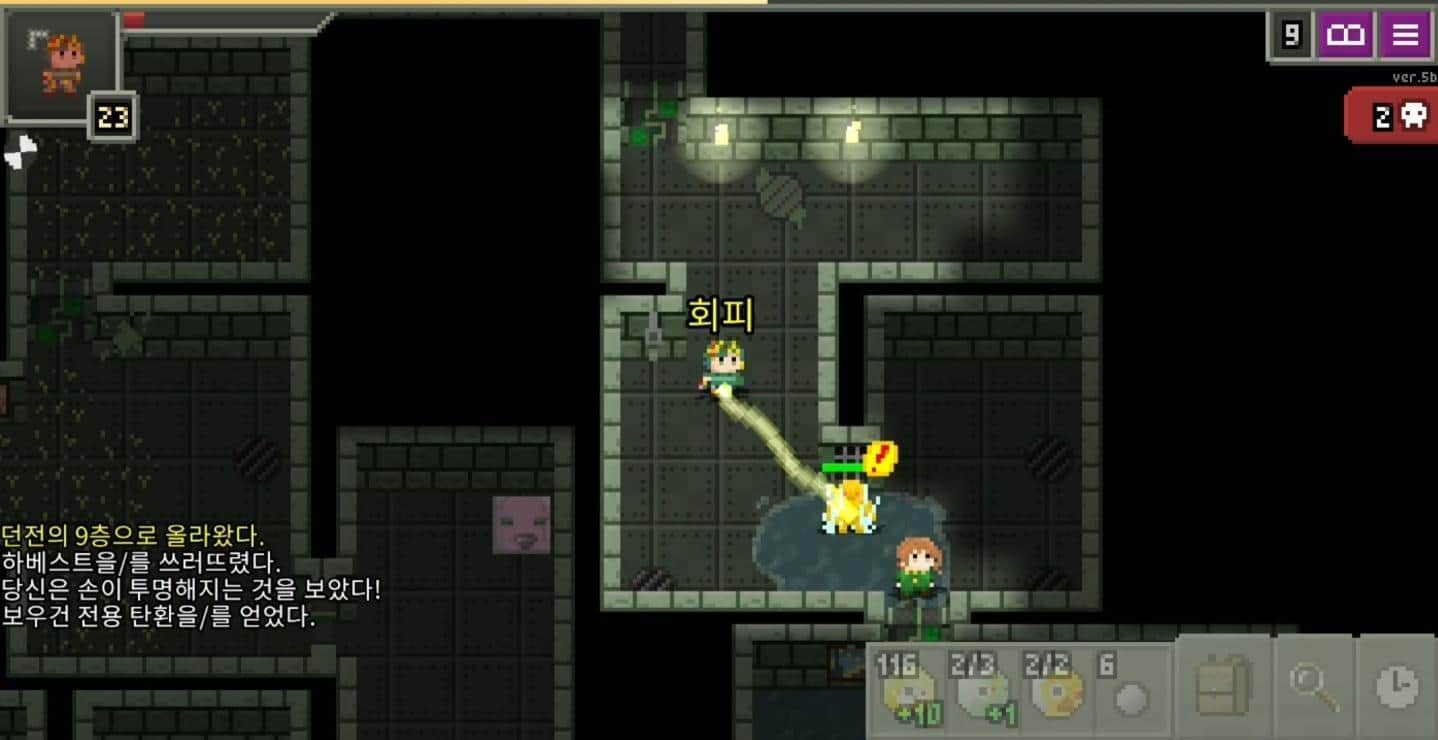This screenshot has width=1438, height=740.
Task: Use the quickslot item marked +1
Action: 983,690
